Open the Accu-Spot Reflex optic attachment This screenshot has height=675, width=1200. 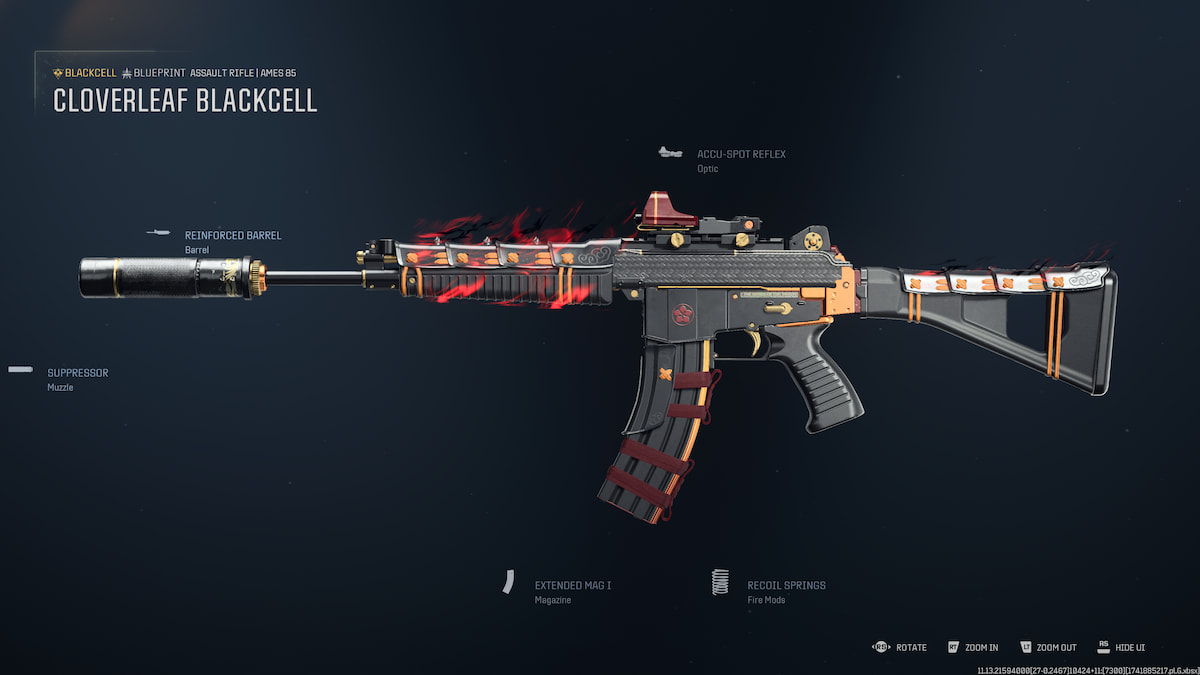point(740,155)
